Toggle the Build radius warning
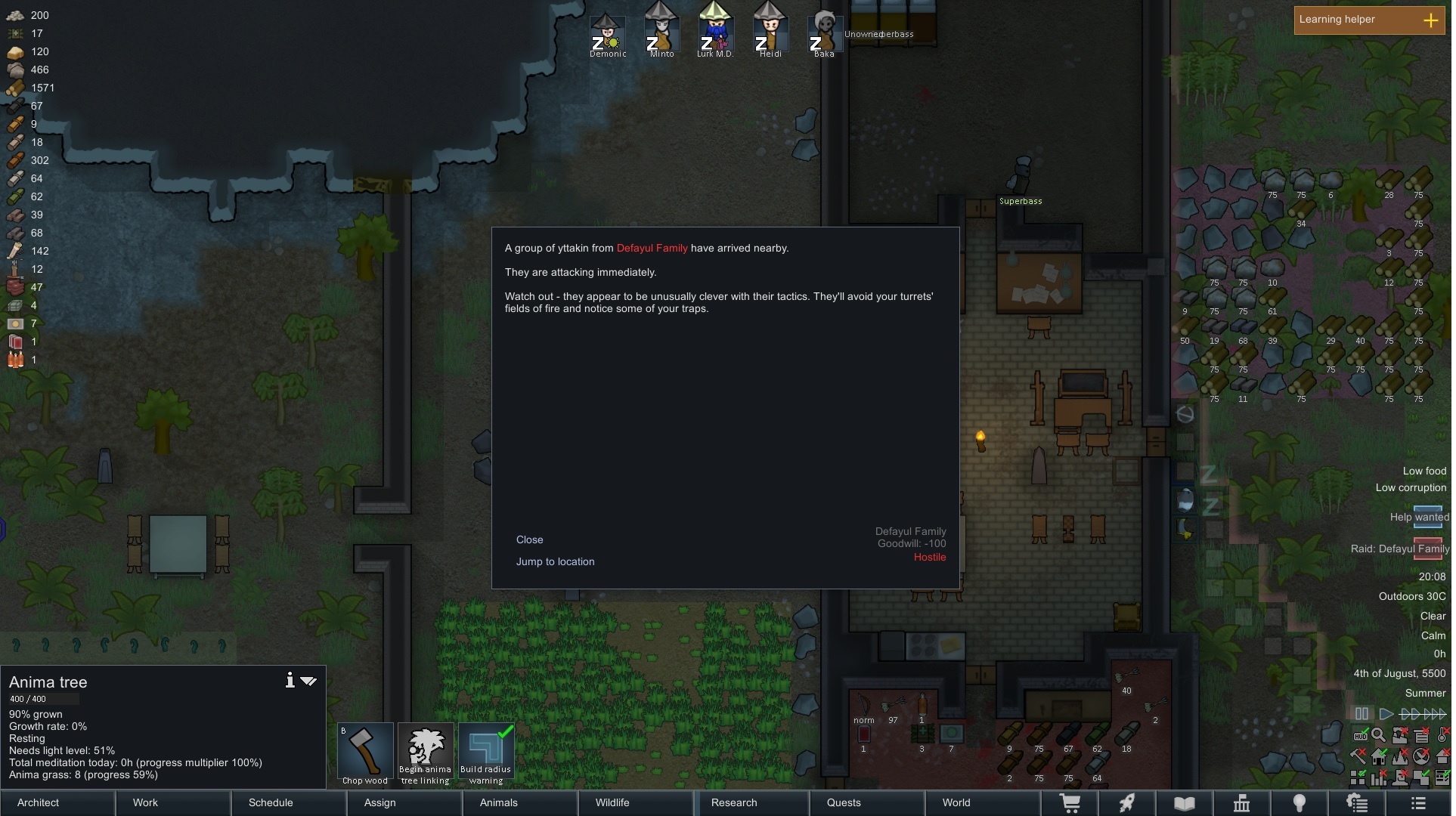1456x816 pixels. click(x=486, y=753)
